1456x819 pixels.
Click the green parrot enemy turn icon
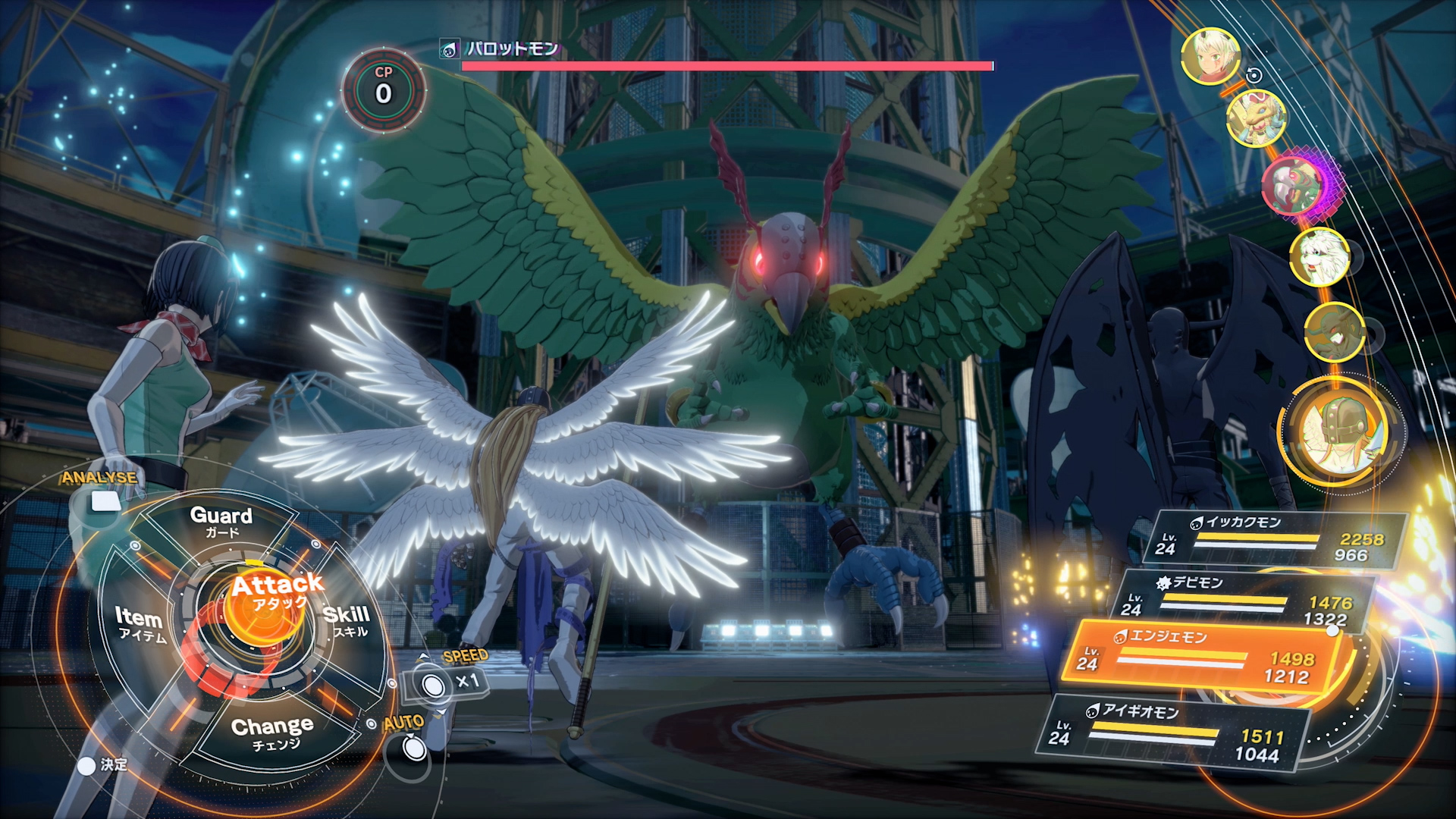click(1293, 186)
